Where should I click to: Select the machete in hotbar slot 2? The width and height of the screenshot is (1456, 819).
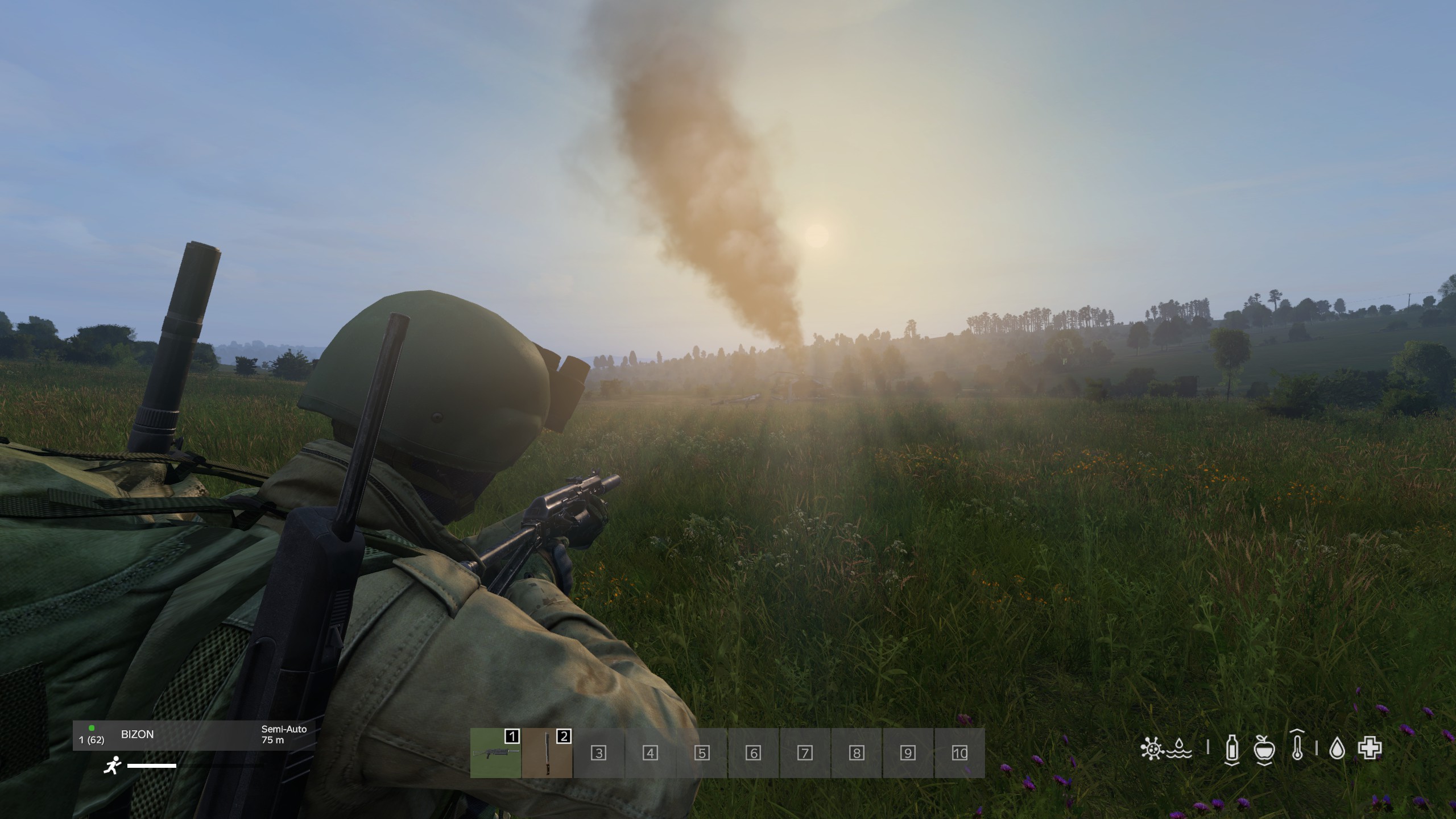tap(547, 753)
